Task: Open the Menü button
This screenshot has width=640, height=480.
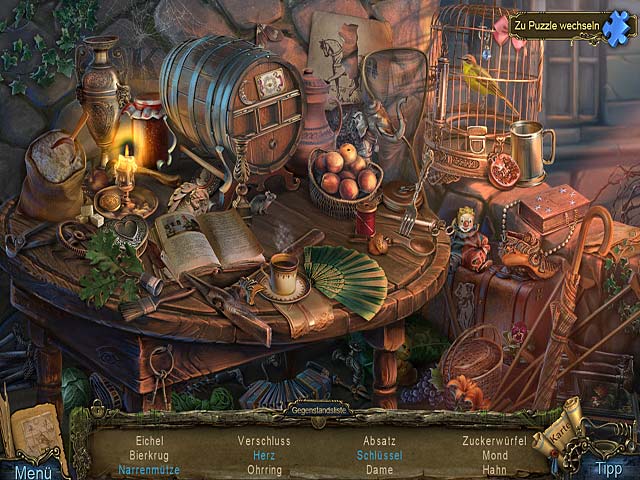Action: tap(32, 471)
